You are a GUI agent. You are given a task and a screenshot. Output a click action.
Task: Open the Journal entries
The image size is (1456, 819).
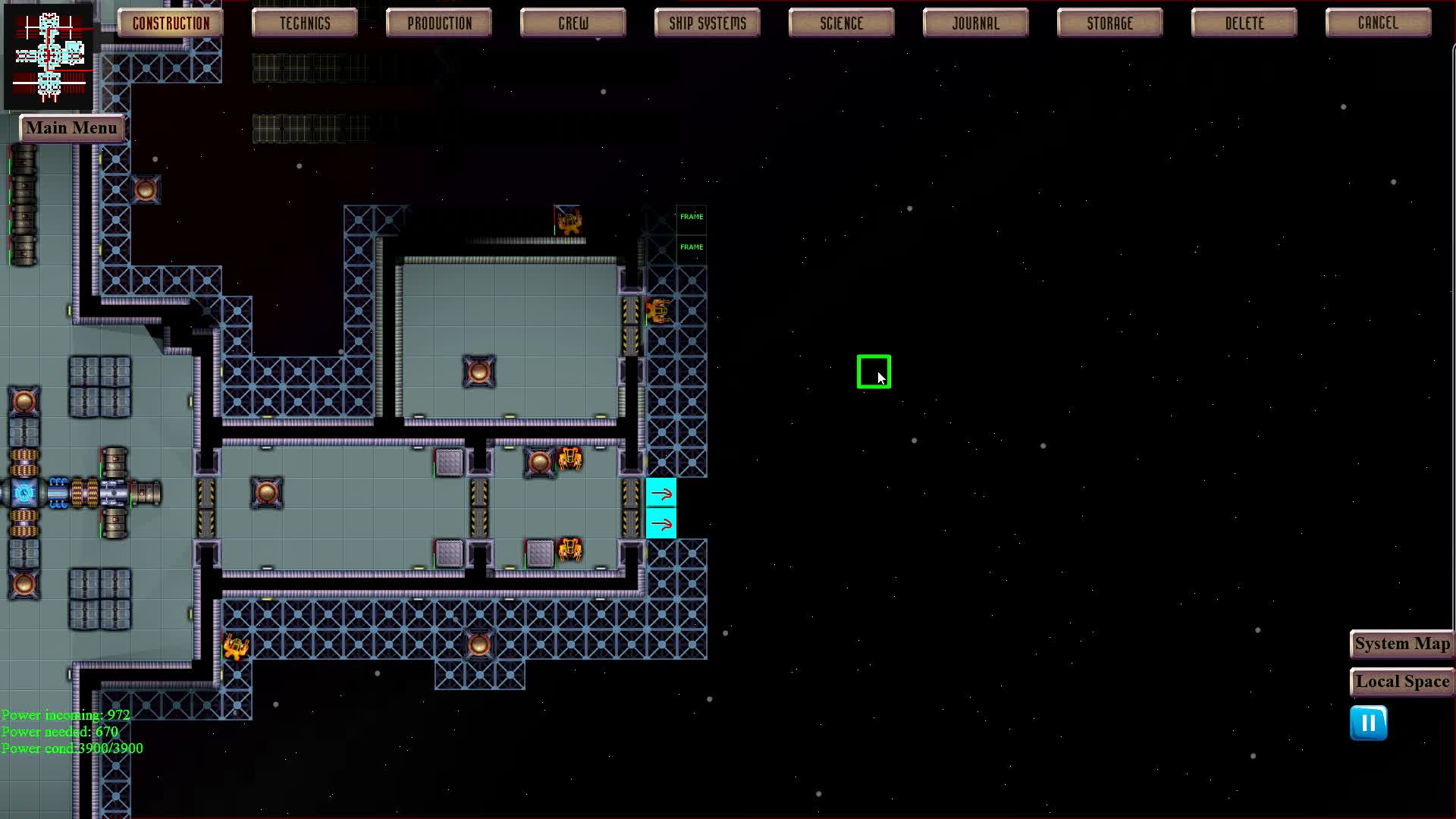[x=974, y=23]
